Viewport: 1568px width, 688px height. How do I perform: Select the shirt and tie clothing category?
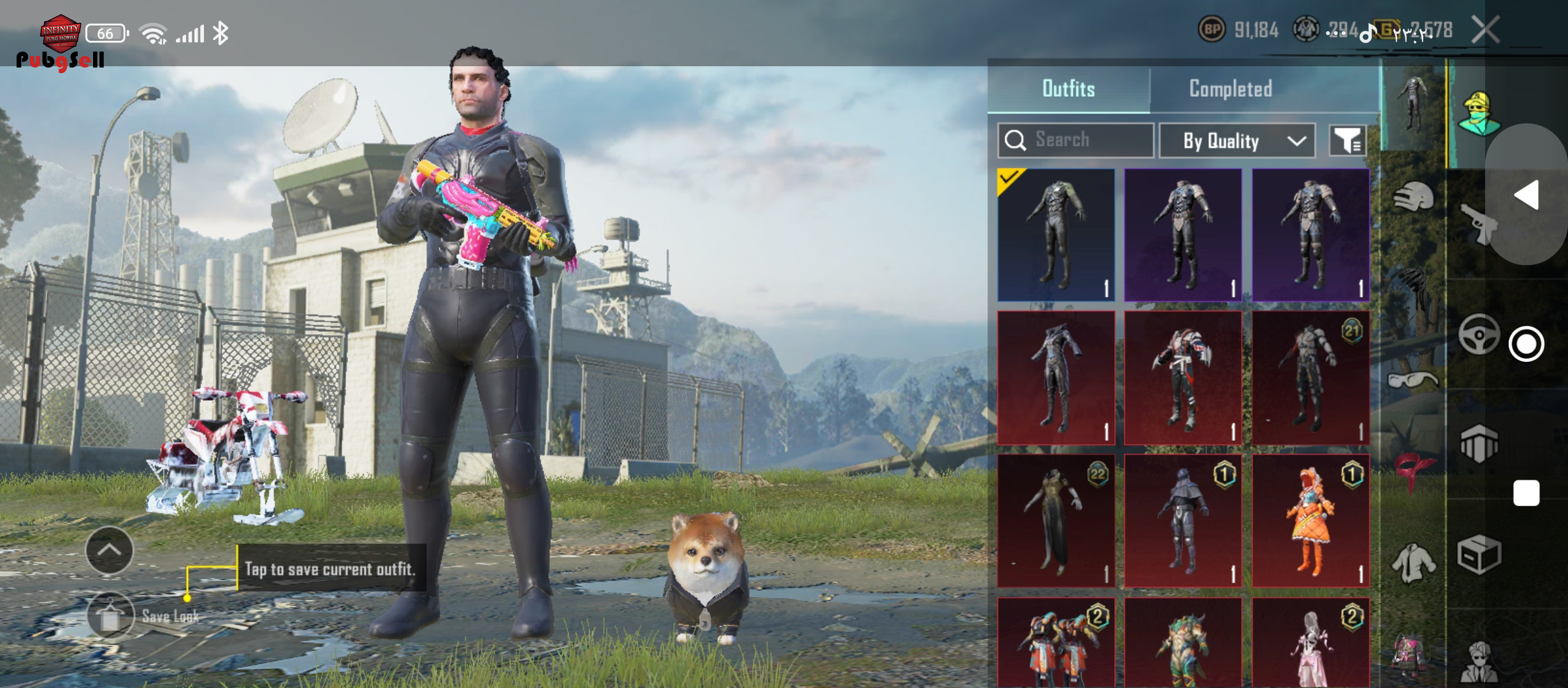(1414, 562)
